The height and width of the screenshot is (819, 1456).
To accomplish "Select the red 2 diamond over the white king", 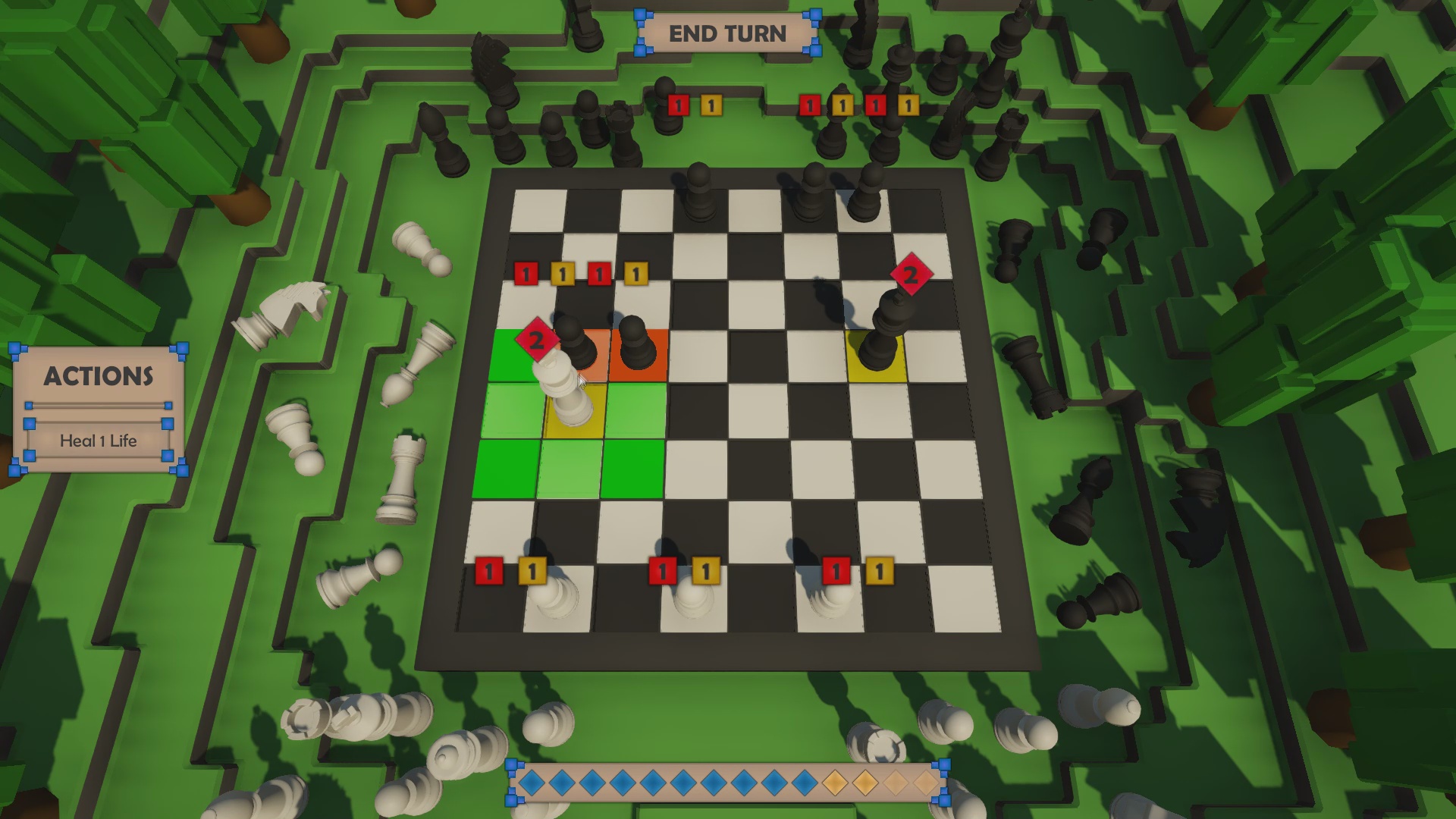I will tap(536, 340).
